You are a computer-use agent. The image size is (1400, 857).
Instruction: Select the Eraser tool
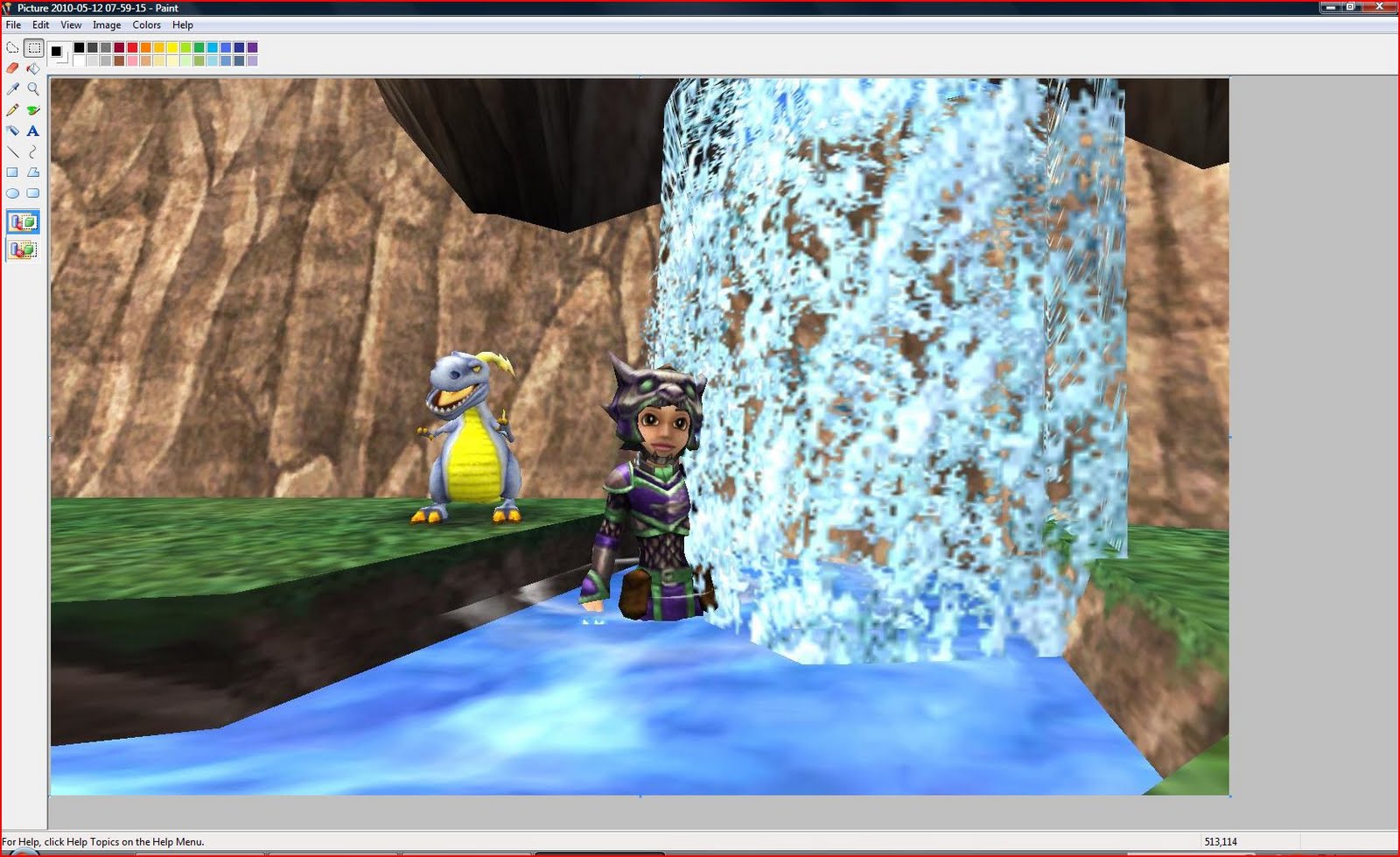pyautogui.click(x=11, y=67)
